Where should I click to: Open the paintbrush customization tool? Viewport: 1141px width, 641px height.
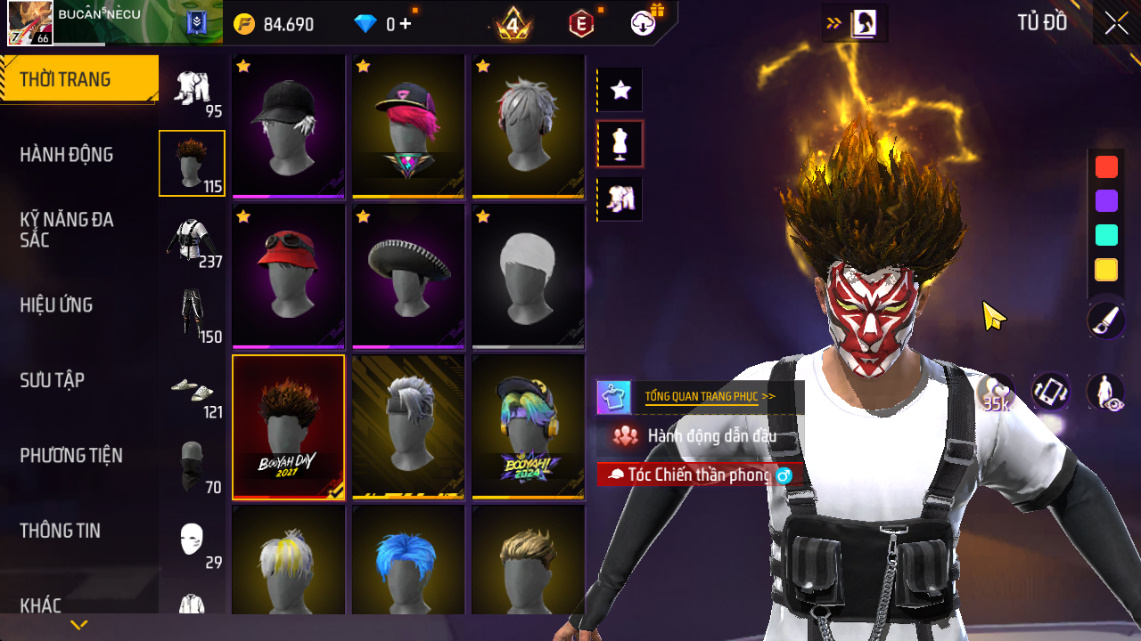1106,320
